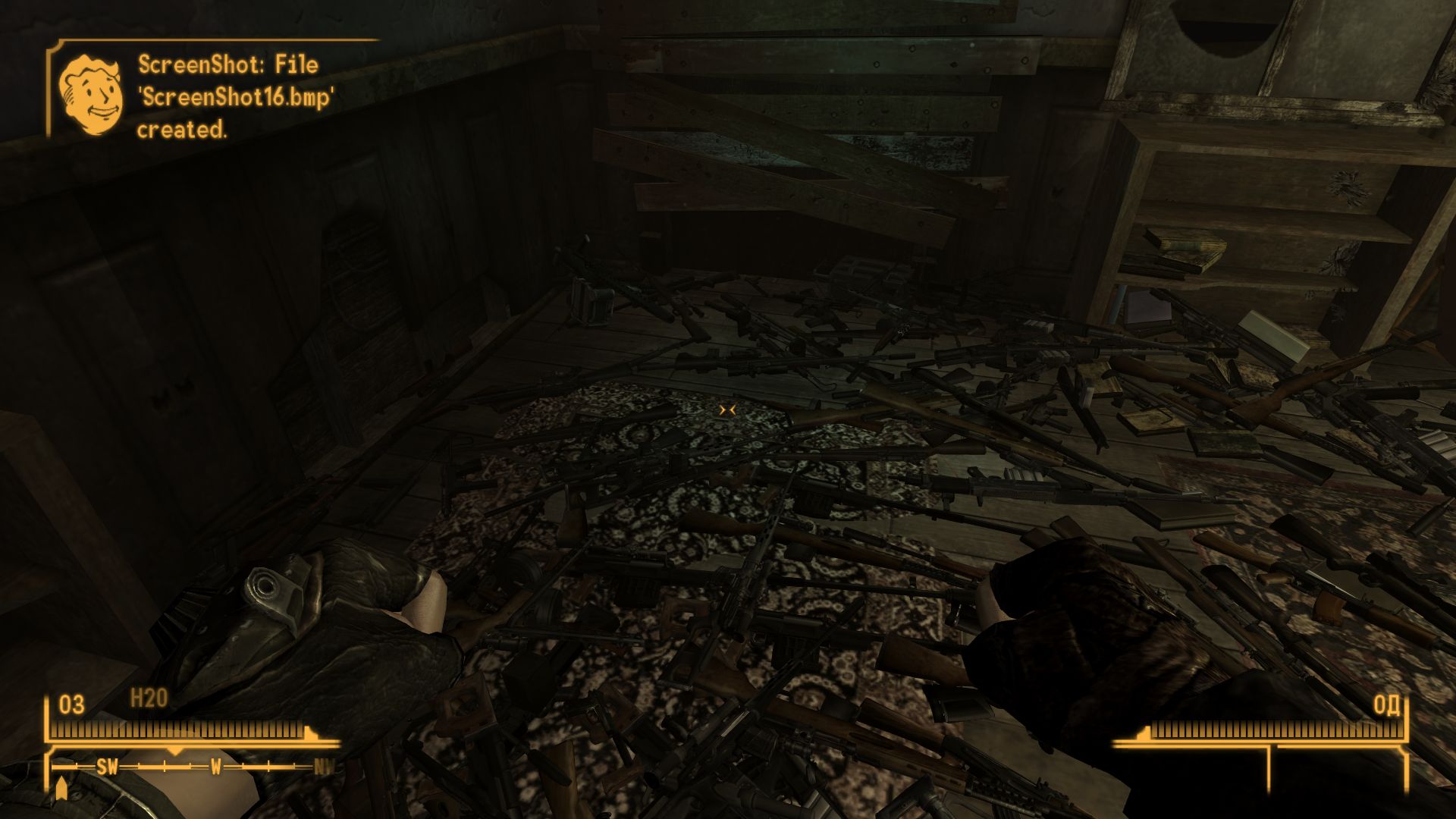Click the ScreenShot16.bmp created notification message
The width and height of the screenshot is (1456, 819).
(x=235, y=97)
